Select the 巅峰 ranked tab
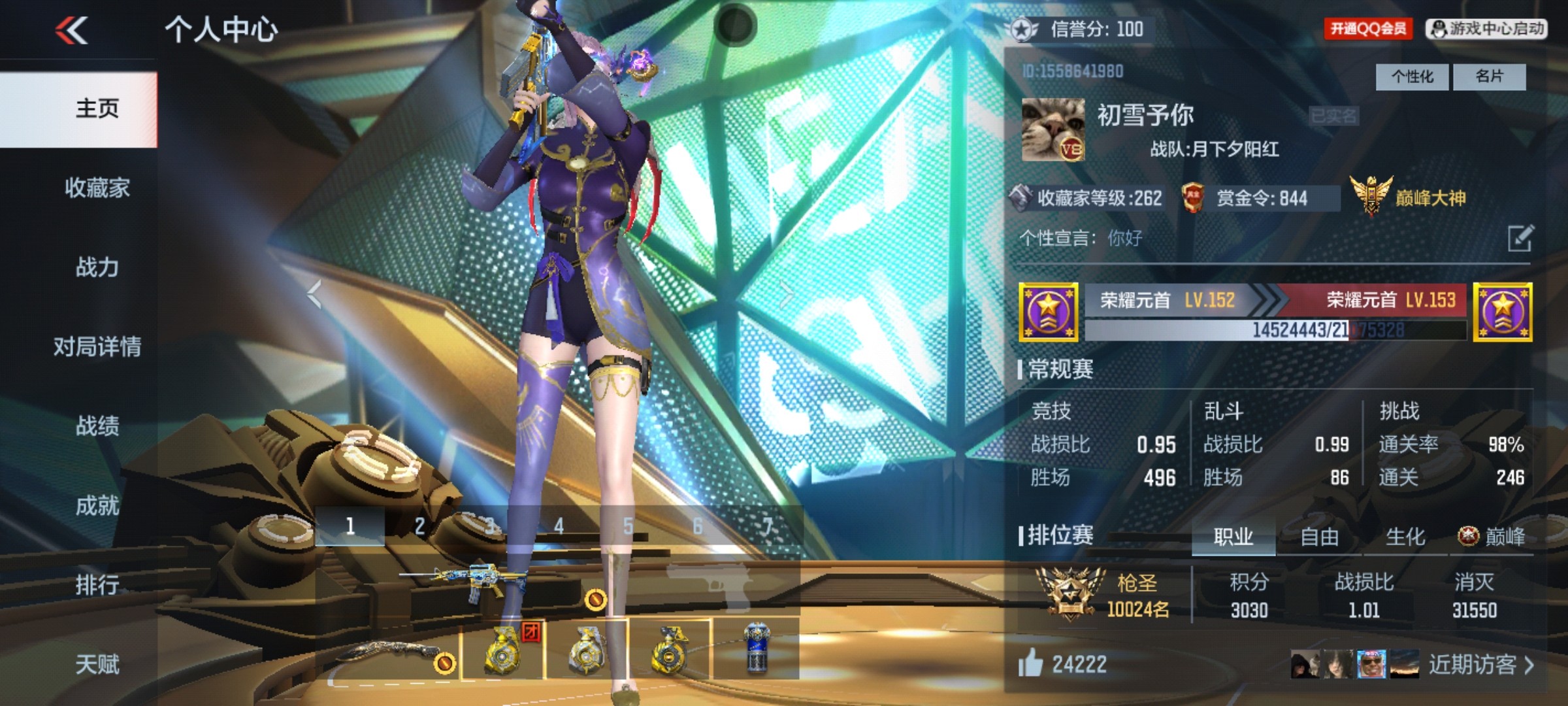This screenshot has width=1568, height=706. [1493, 537]
